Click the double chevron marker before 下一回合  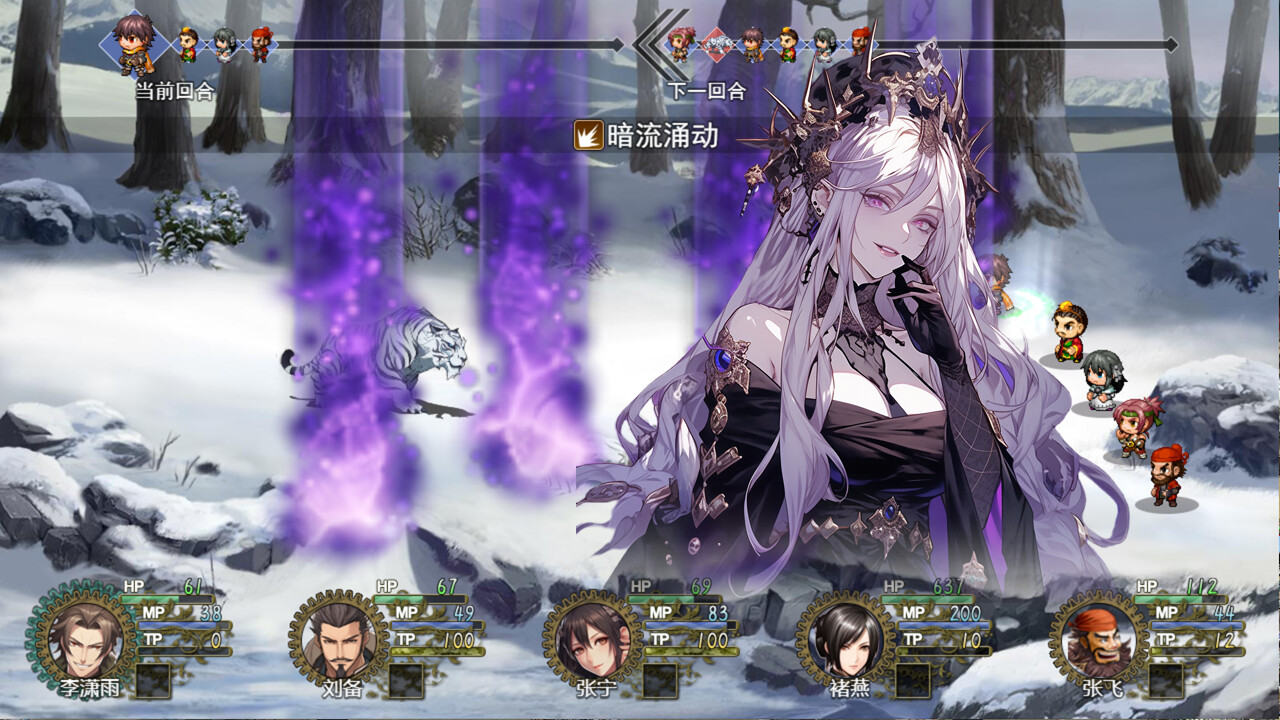point(650,44)
